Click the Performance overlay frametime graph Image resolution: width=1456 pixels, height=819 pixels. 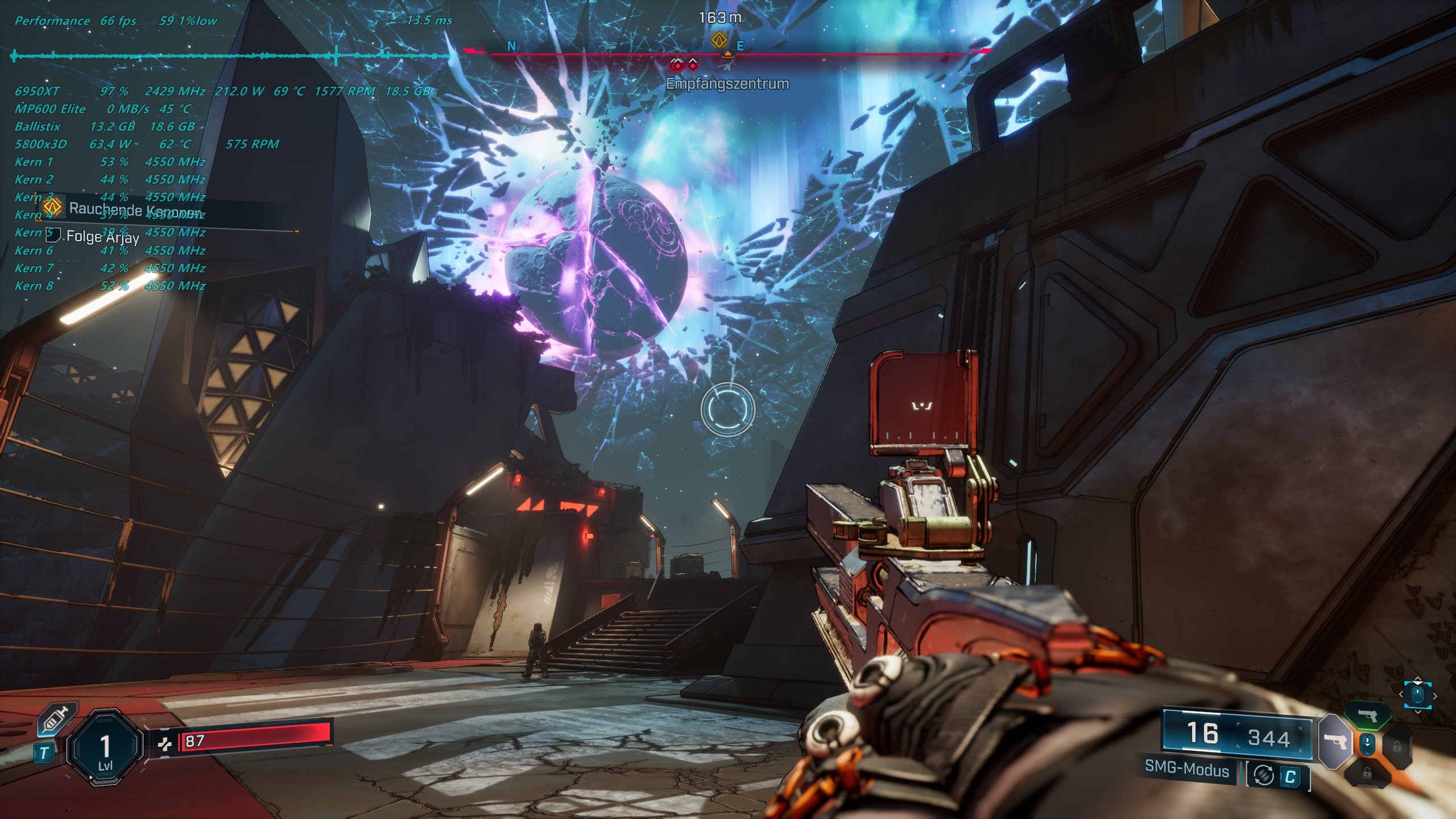[x=227, y=56]
